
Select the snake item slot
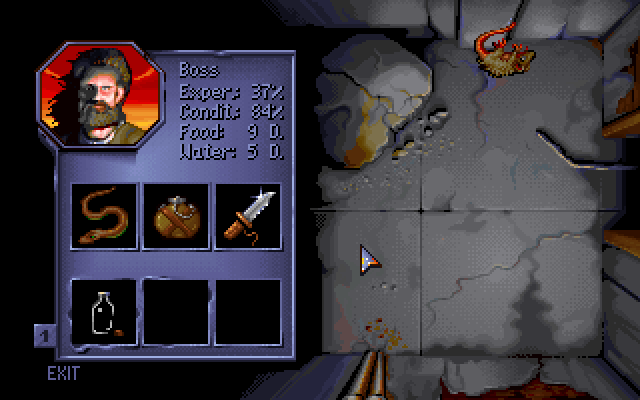104,215
